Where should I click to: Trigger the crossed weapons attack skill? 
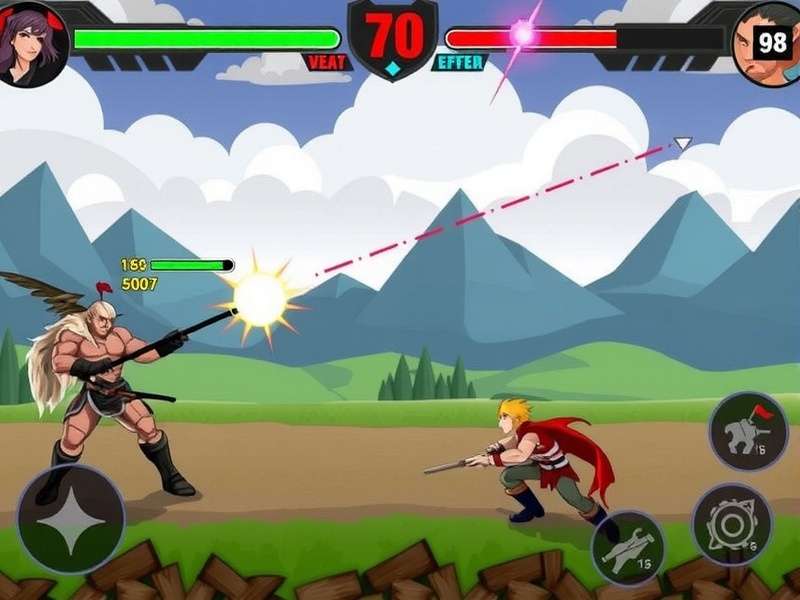click(628, 548)
